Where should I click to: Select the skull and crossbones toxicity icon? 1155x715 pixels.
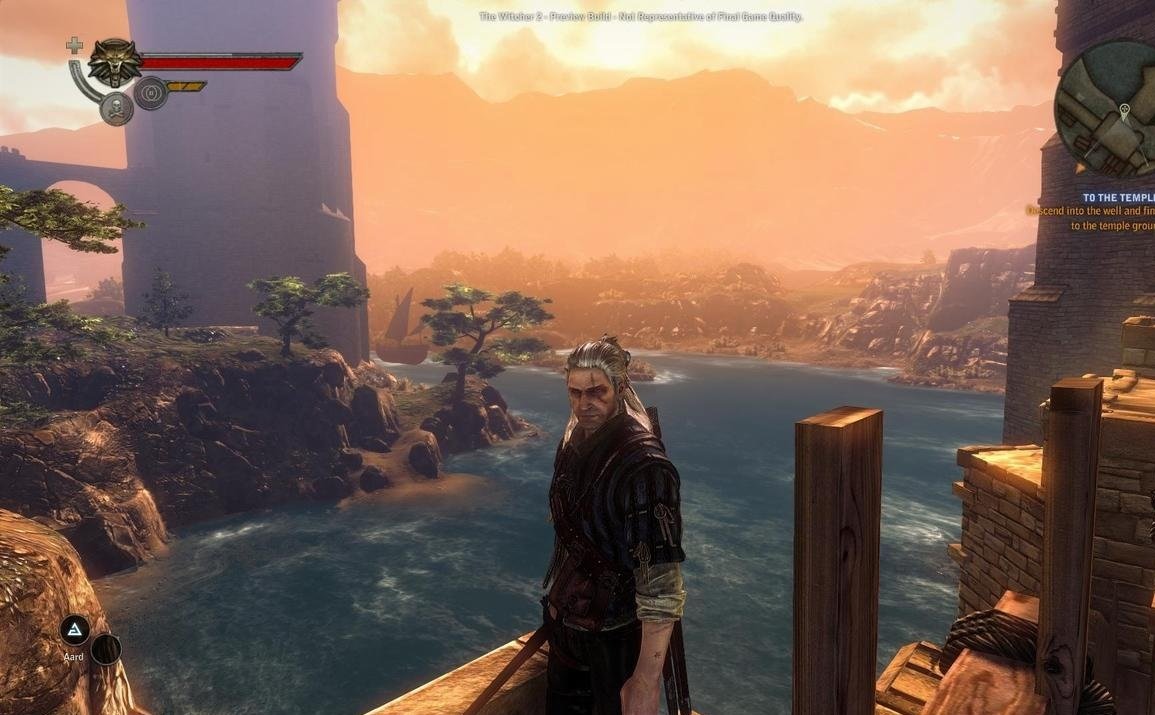(x=116, y=109)
